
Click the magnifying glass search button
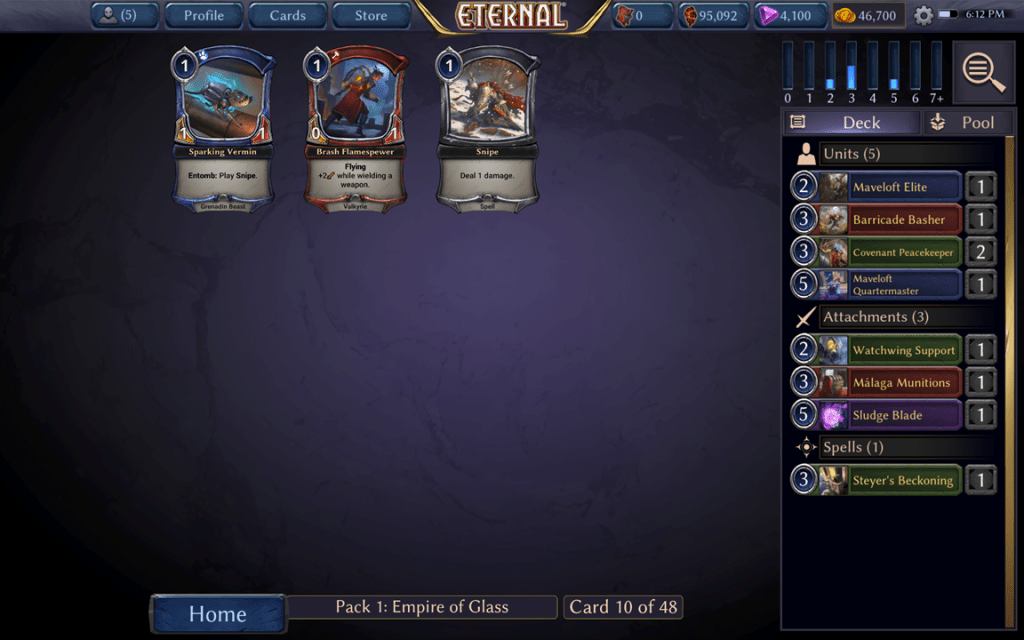tap(983, 71)
